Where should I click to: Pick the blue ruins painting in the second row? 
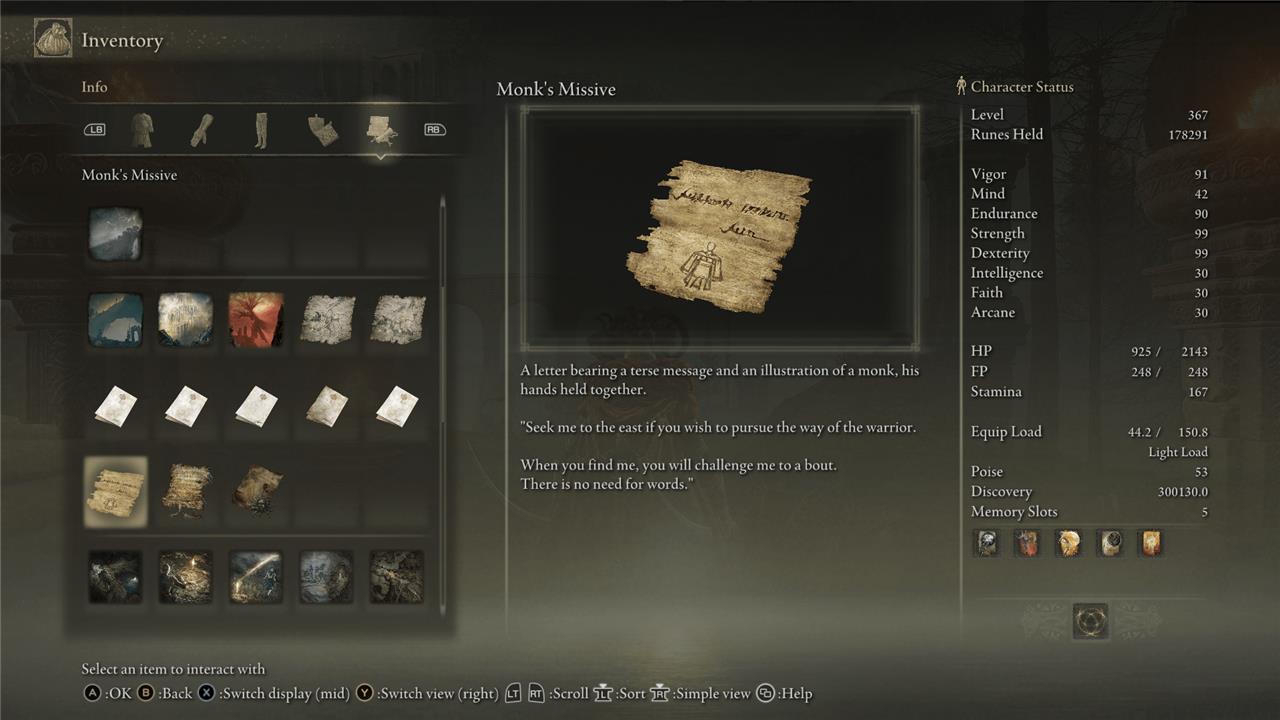pyautogui.click(x=116, y=320)
